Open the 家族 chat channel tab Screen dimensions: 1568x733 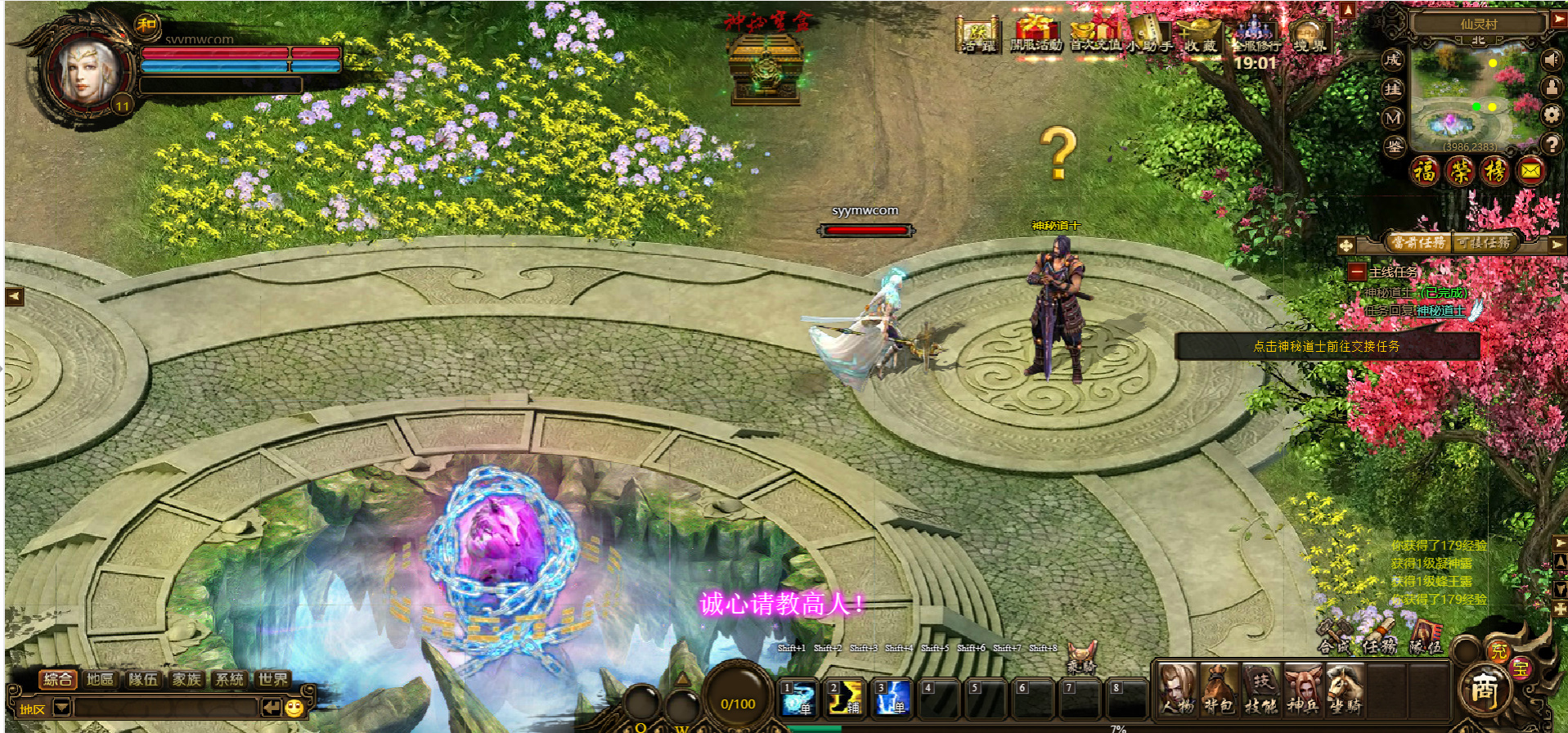point(186,679)
